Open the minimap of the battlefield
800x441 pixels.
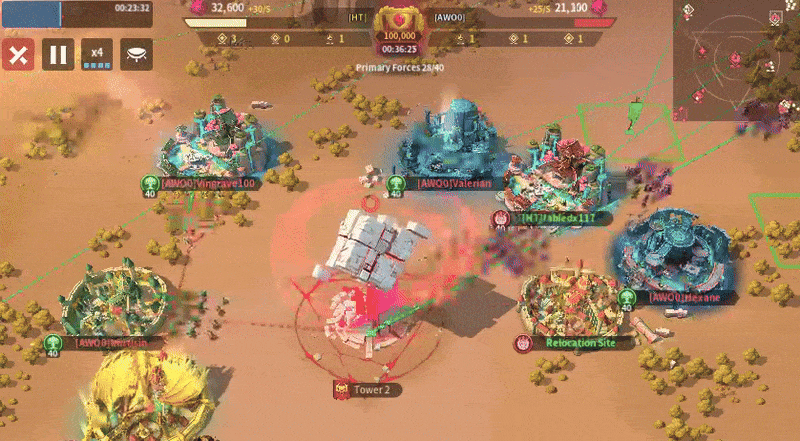tap(738, 60)
